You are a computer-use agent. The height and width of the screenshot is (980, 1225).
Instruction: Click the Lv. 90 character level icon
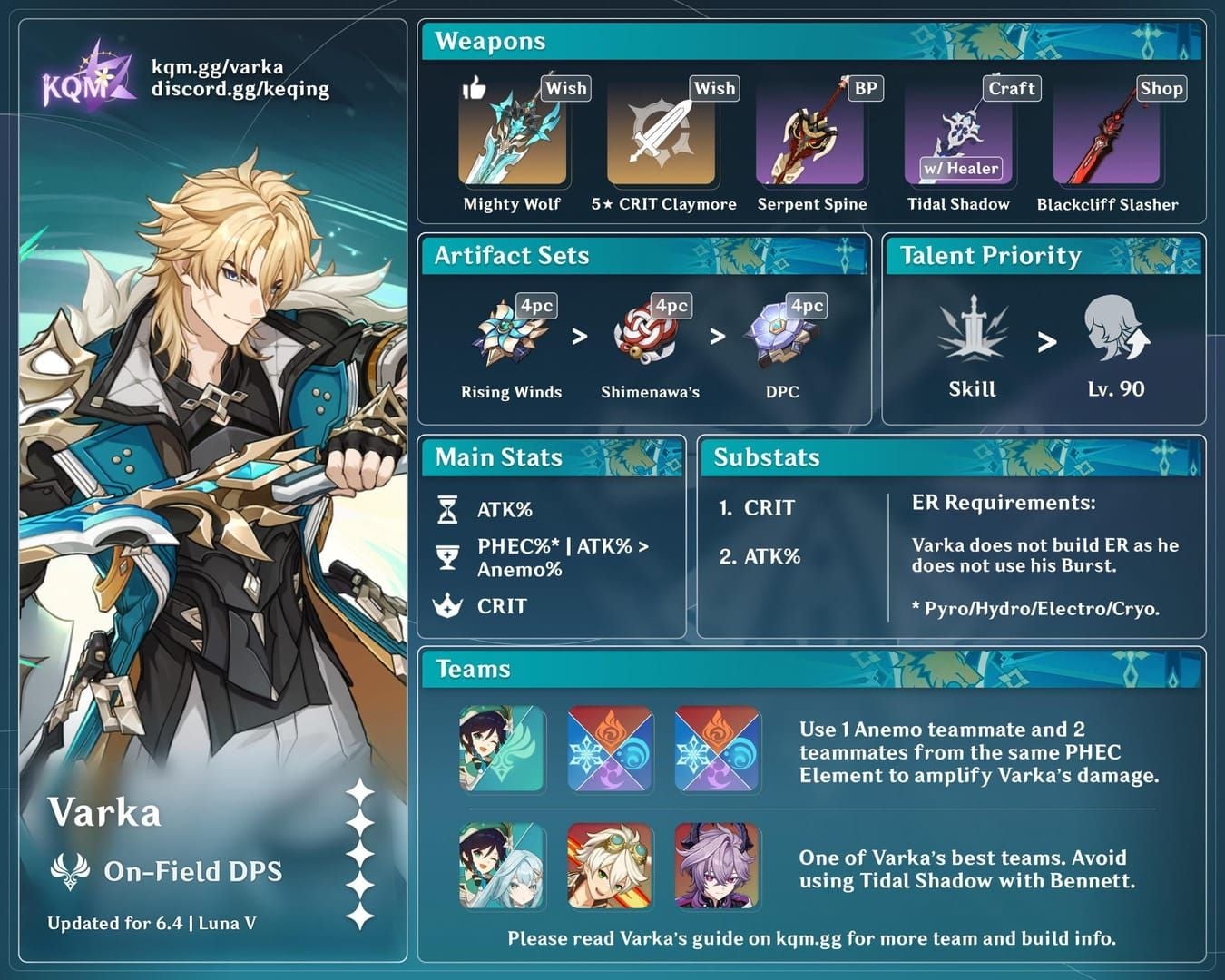pyautogui.click(x=1115, y=330)
